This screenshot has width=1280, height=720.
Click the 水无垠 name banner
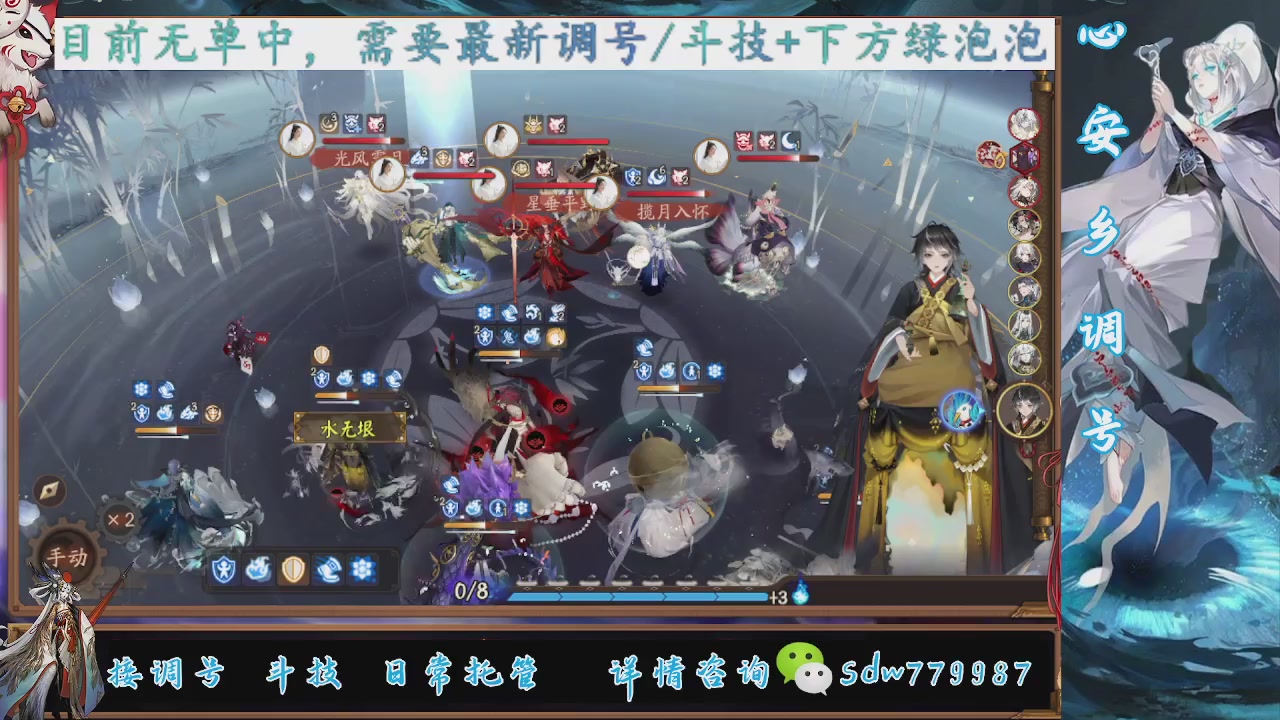(349, 427)
